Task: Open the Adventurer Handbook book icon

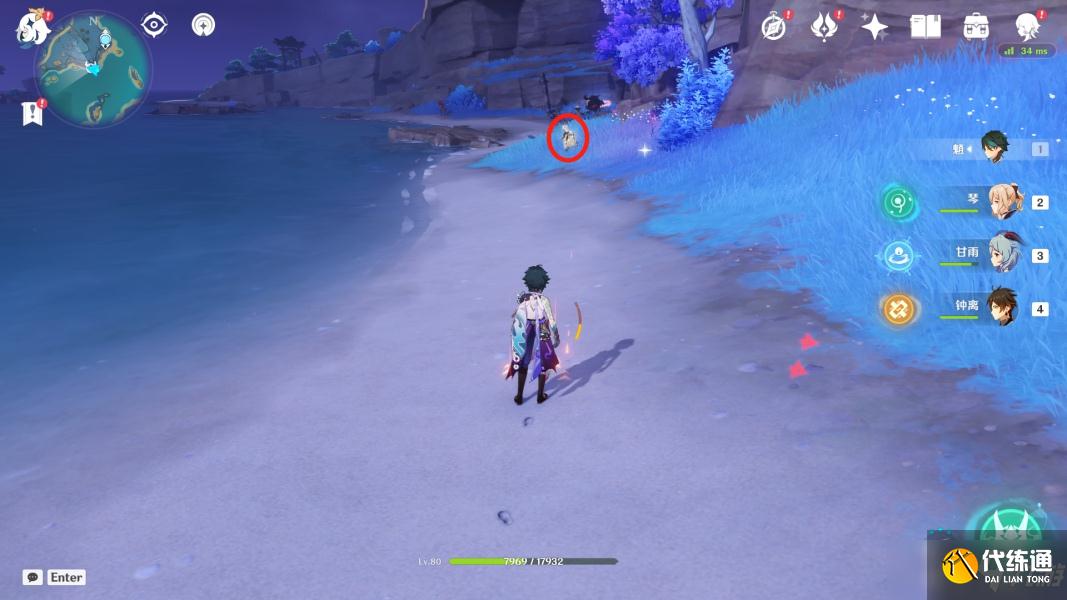Action: click(925, 27)
